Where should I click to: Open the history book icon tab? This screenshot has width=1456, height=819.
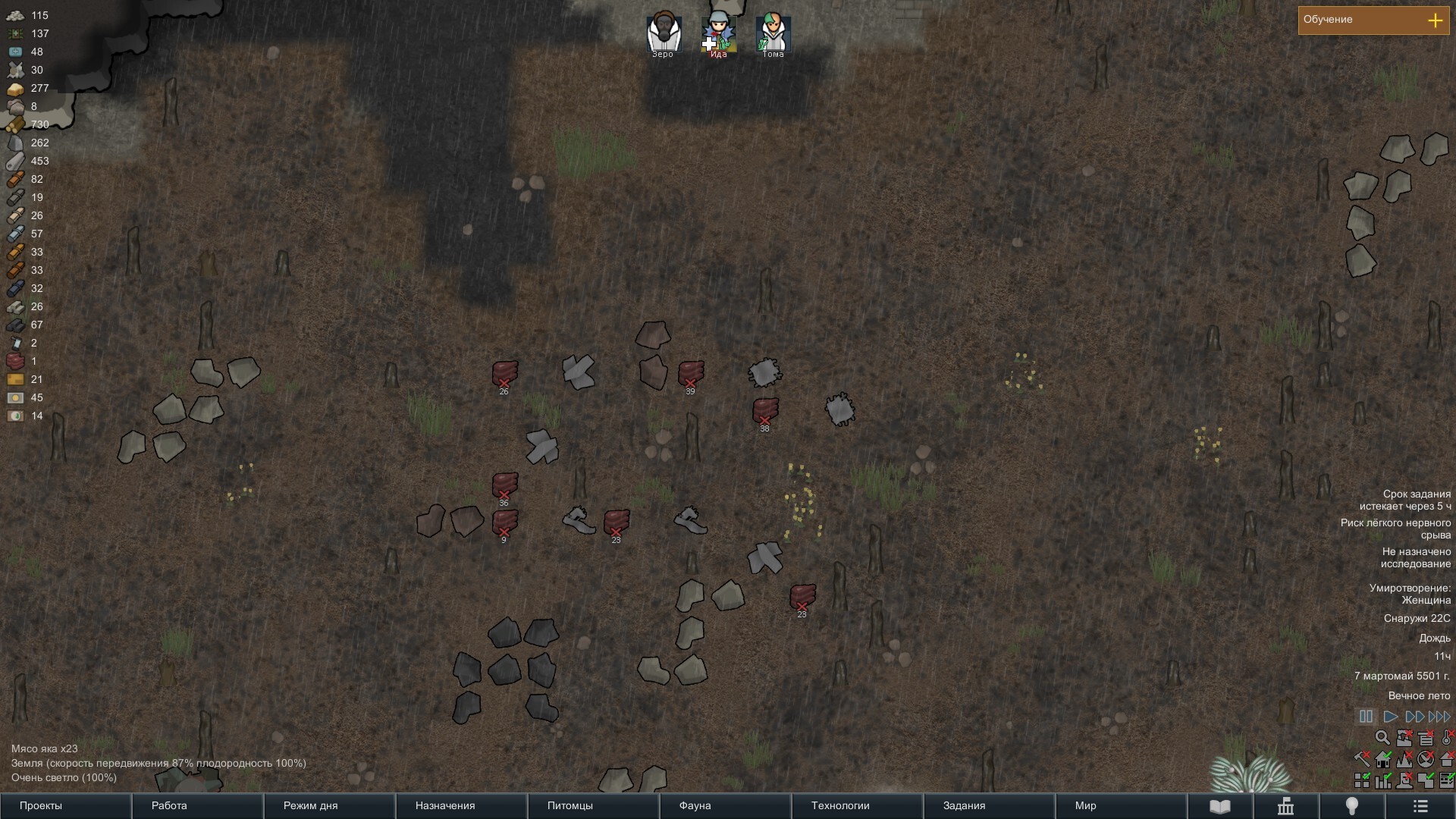coord(1219,806)
